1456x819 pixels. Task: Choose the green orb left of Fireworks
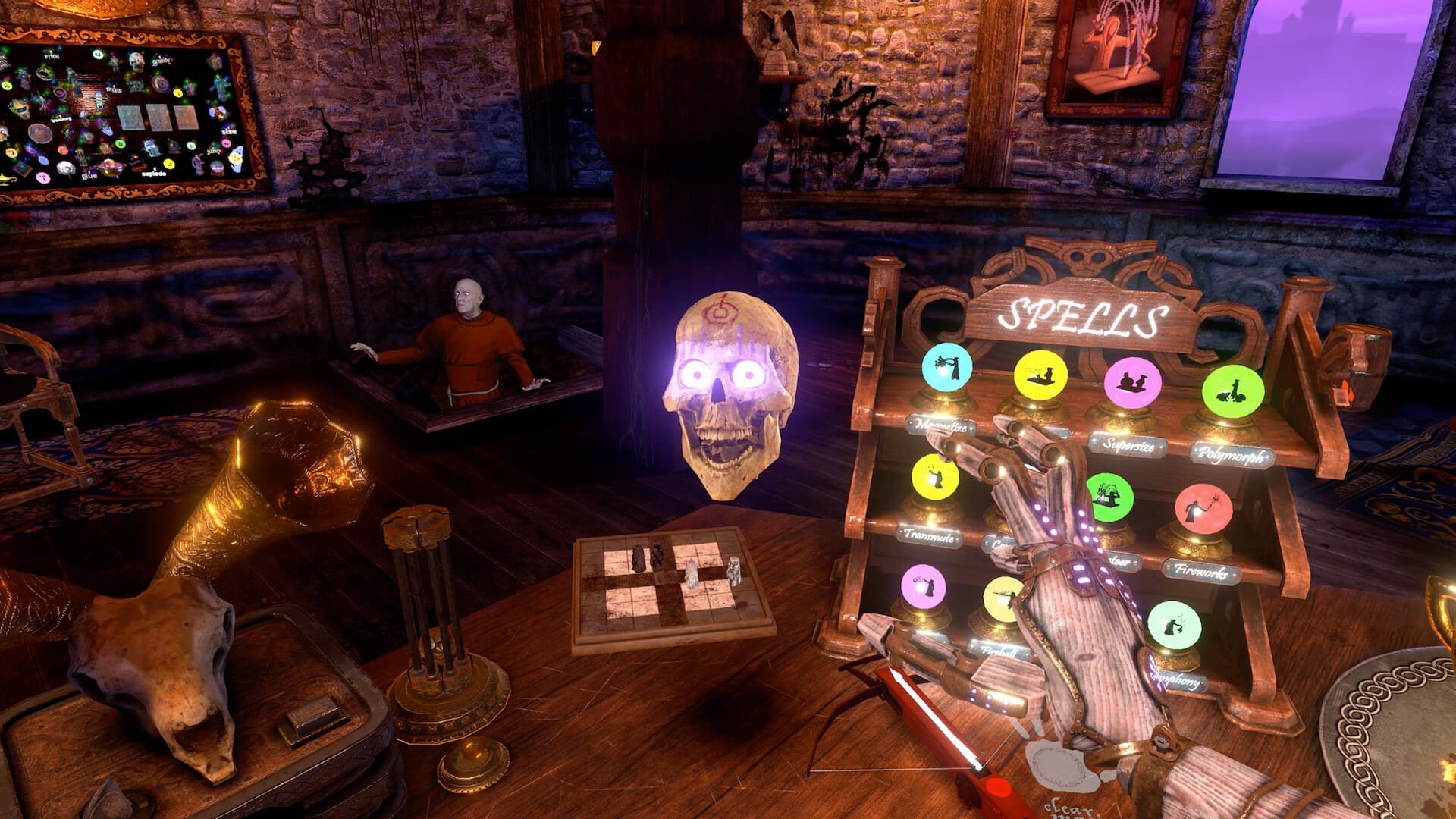click(1110, 497)
